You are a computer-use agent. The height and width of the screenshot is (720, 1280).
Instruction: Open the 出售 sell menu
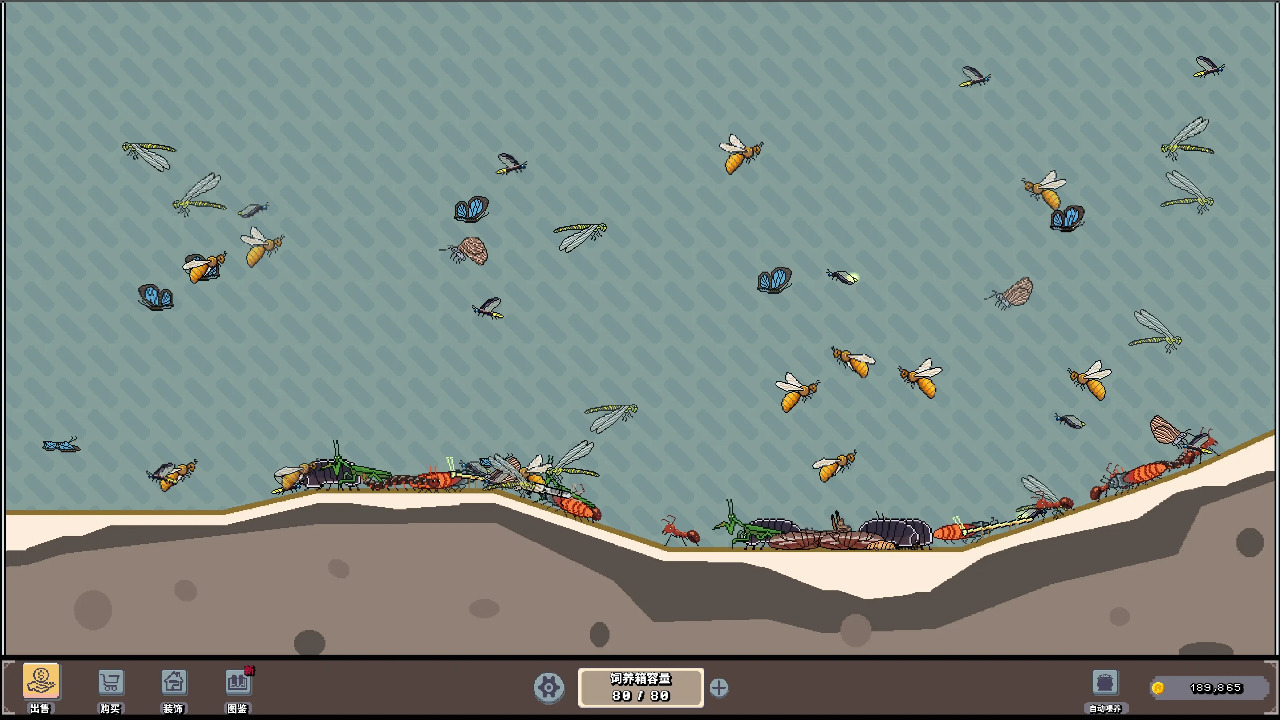tap(41, 683)
